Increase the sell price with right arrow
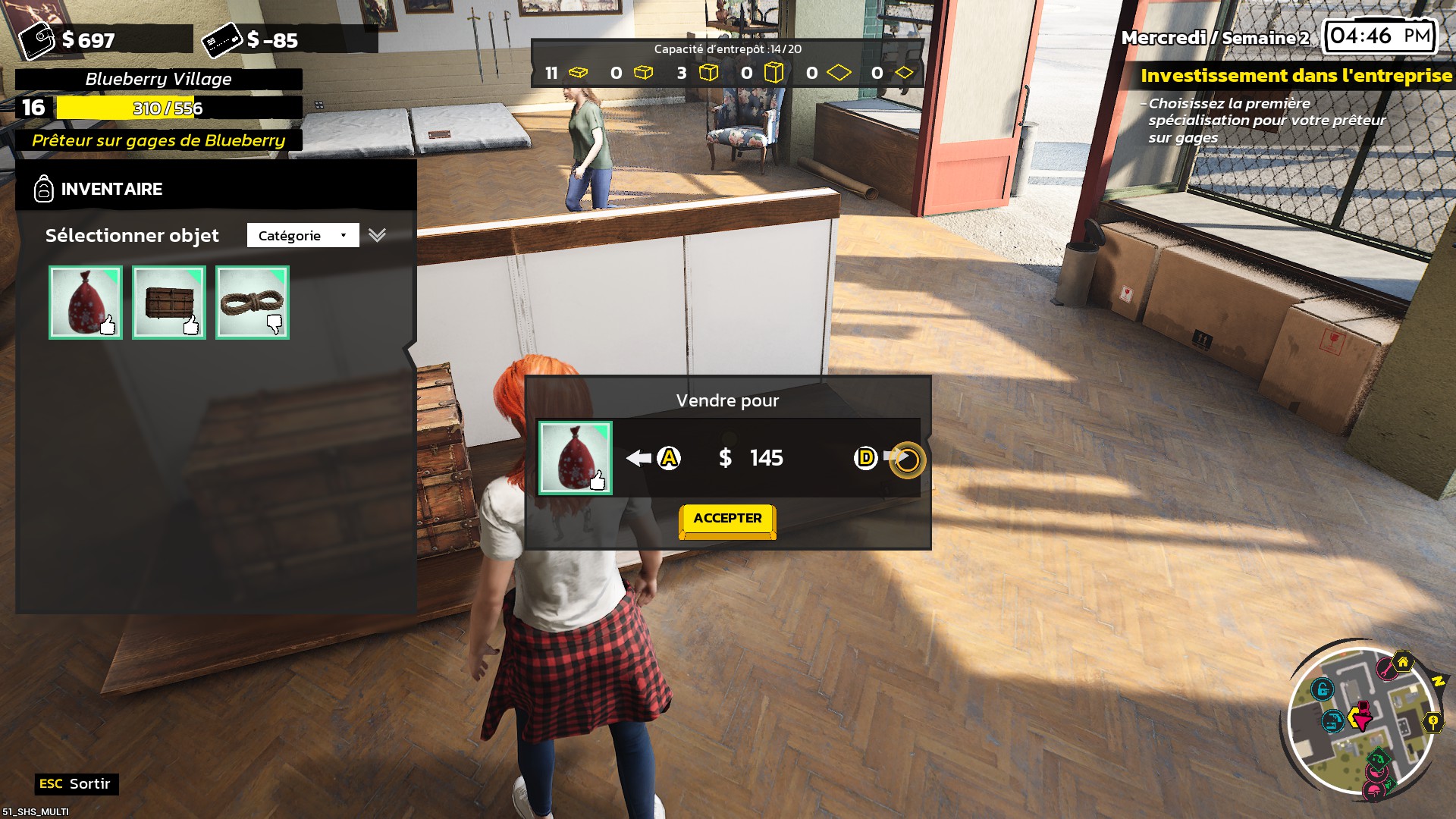The height and width of the screenshot is (819, 1456). [x=896, y=457]
